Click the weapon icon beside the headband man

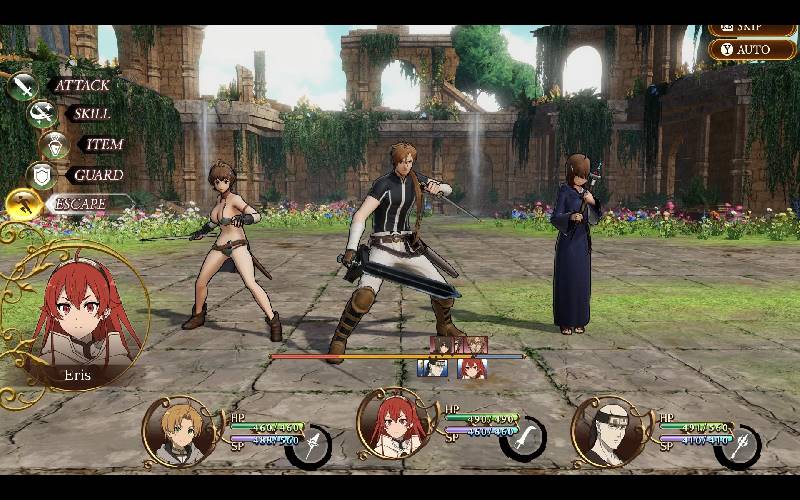[740, 445]
